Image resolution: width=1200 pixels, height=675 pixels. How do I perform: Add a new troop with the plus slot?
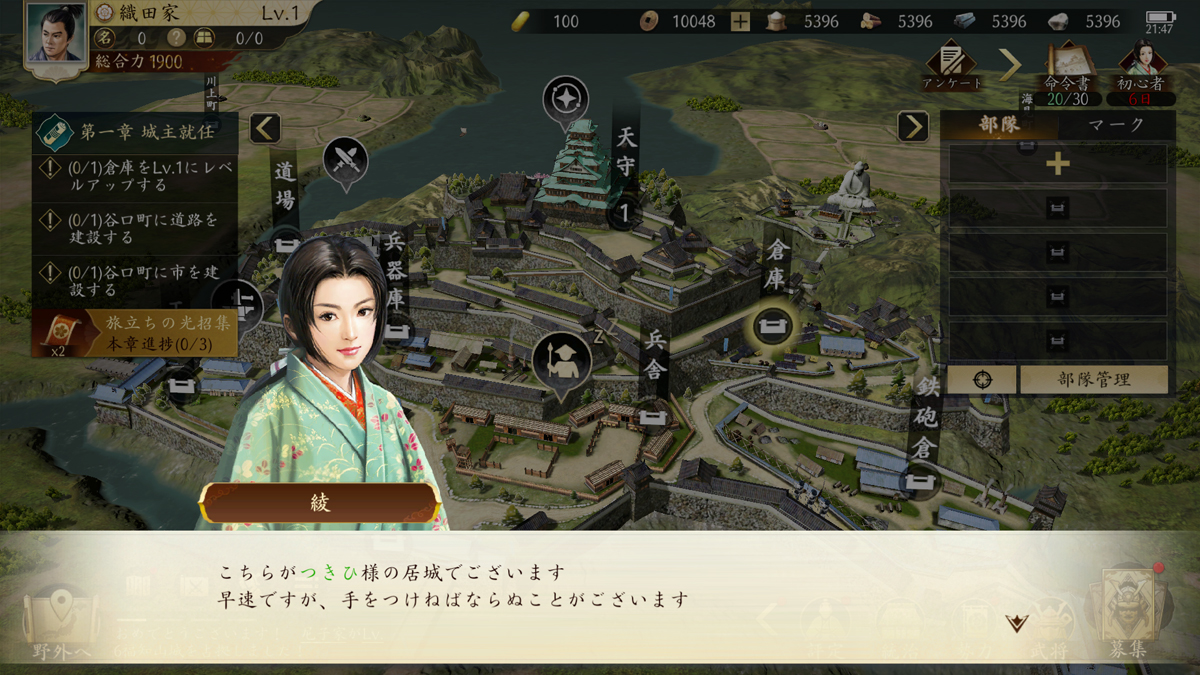pos(1057,164)
